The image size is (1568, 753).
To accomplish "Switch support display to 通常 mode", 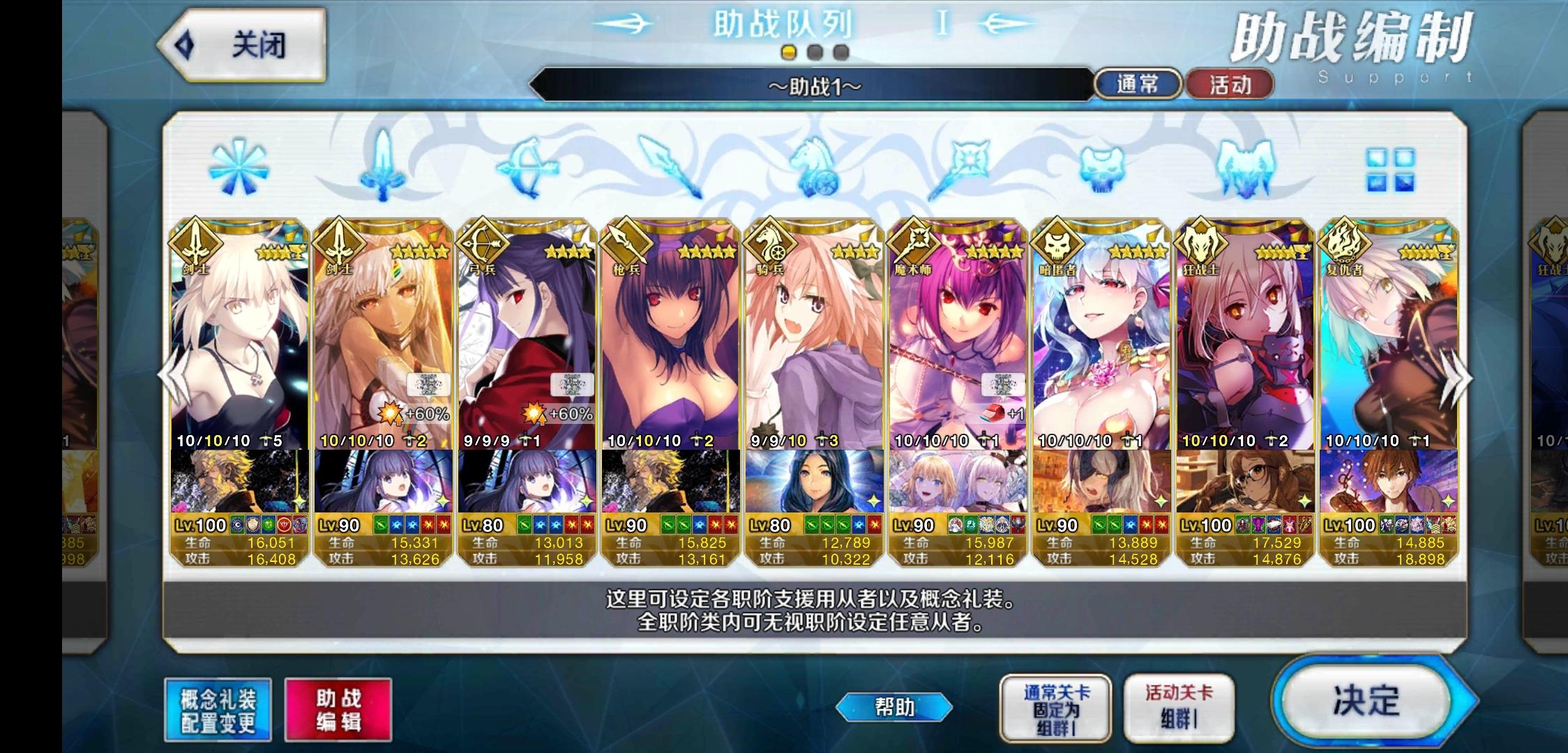I will [1138, 84].
